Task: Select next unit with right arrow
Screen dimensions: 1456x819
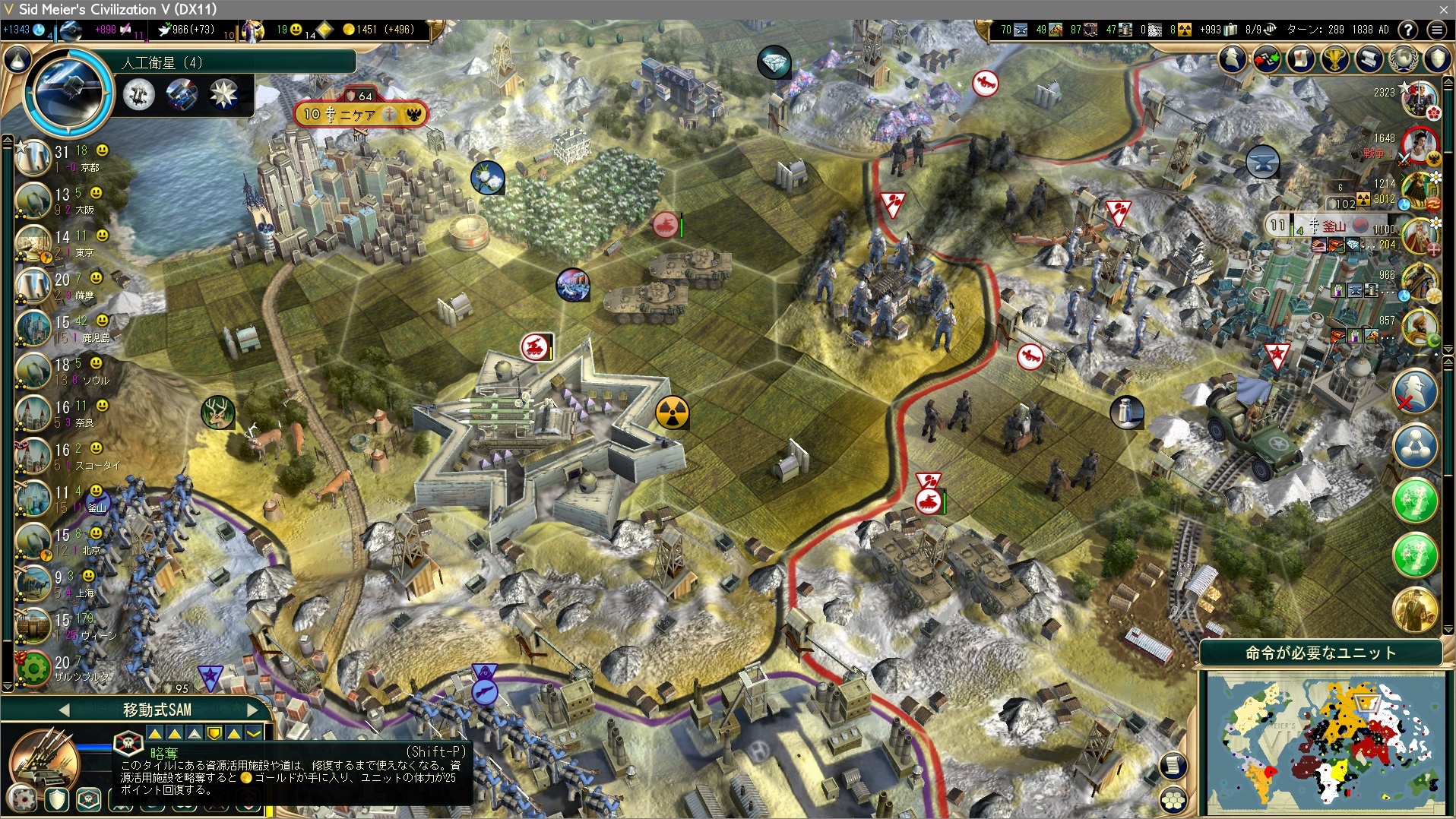Action: (x=252, y=710)
